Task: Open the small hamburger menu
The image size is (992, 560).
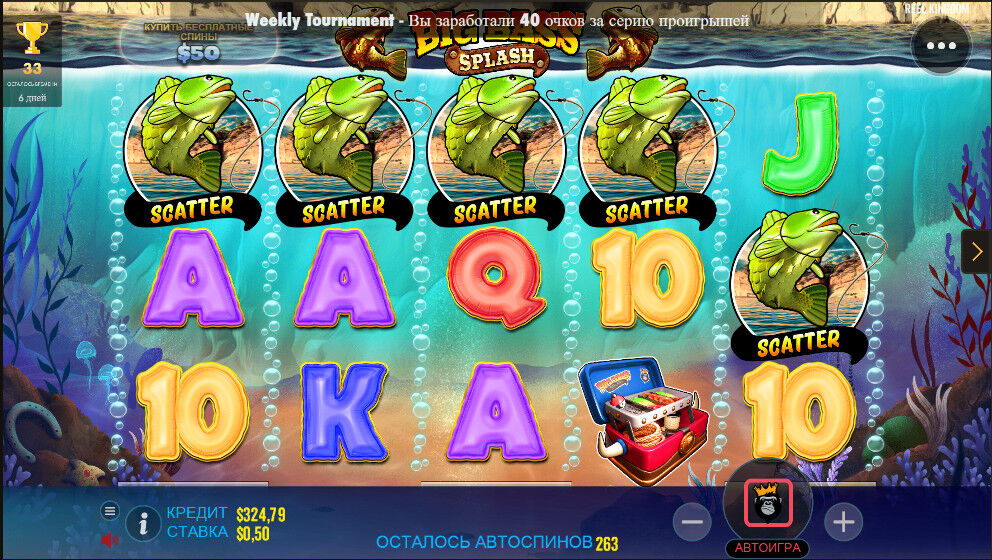Action: [x=110, y=511]
